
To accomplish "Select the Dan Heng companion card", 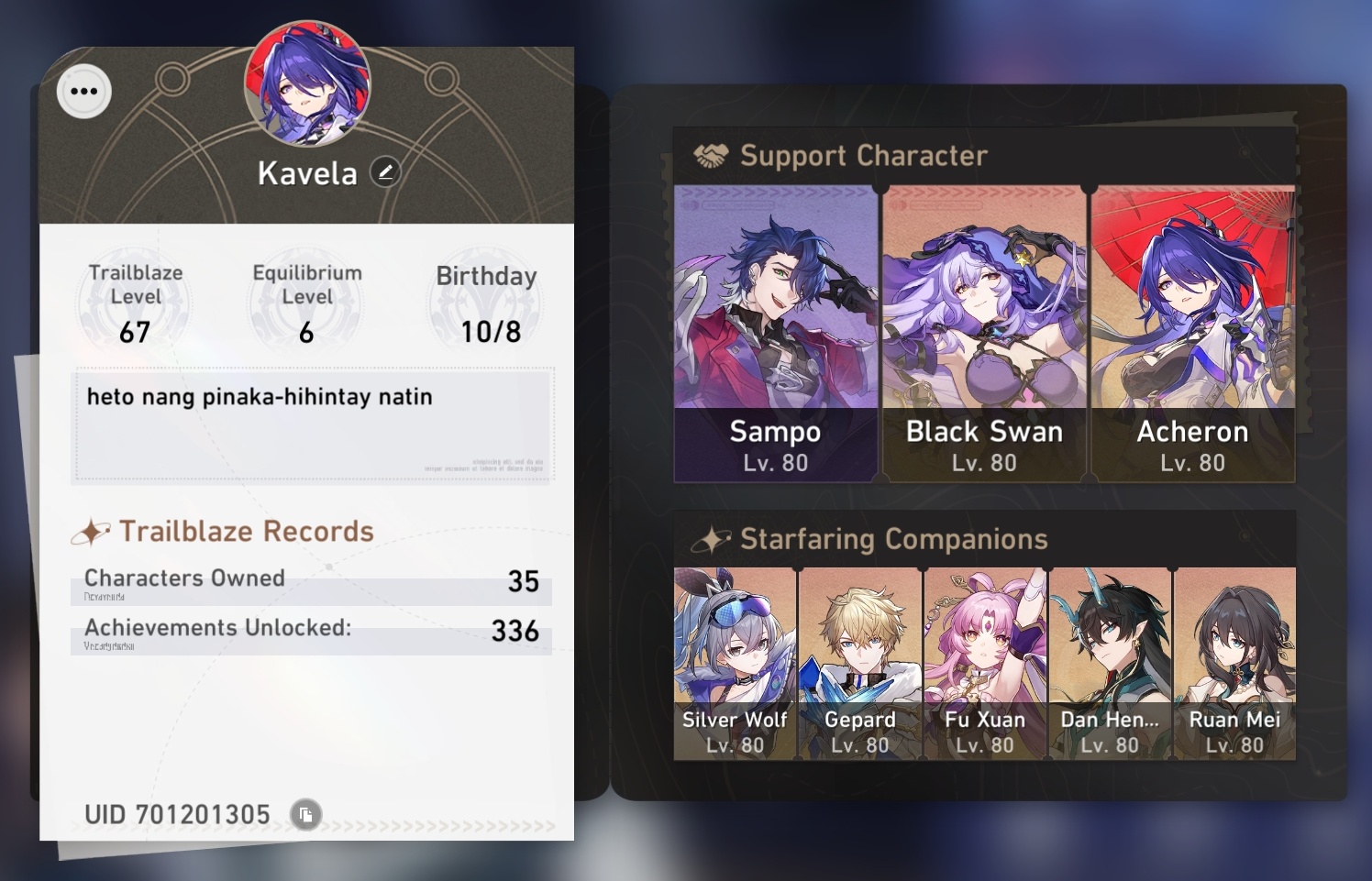I will tap(1111, 660).
